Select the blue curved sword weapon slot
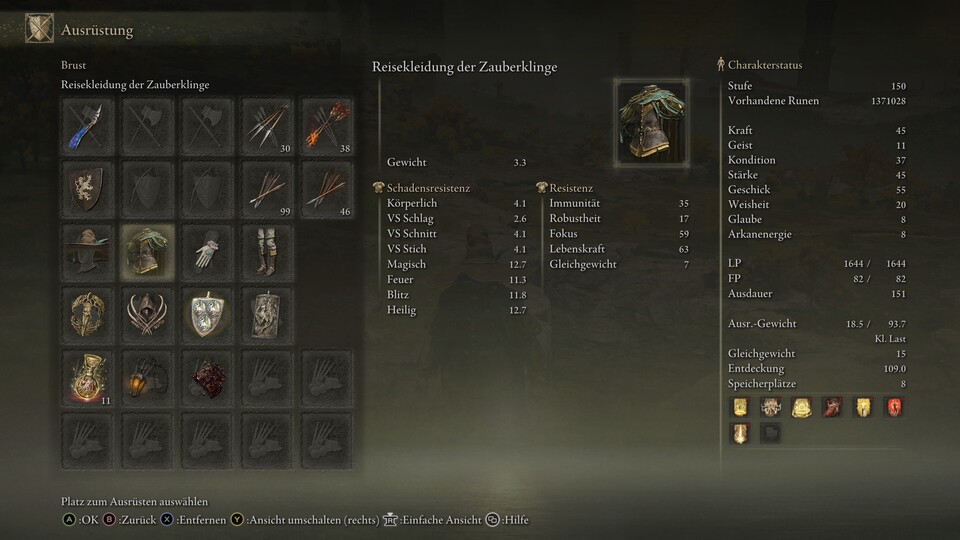 (88, 126)
